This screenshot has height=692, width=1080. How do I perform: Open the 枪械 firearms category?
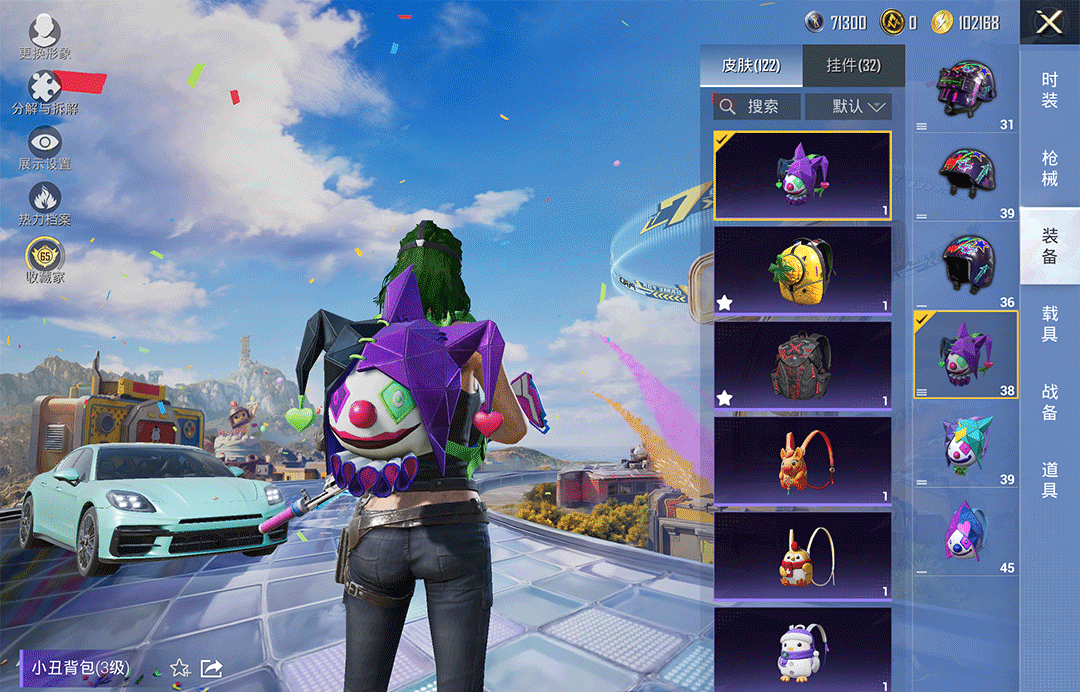[x=1049, y=168]
